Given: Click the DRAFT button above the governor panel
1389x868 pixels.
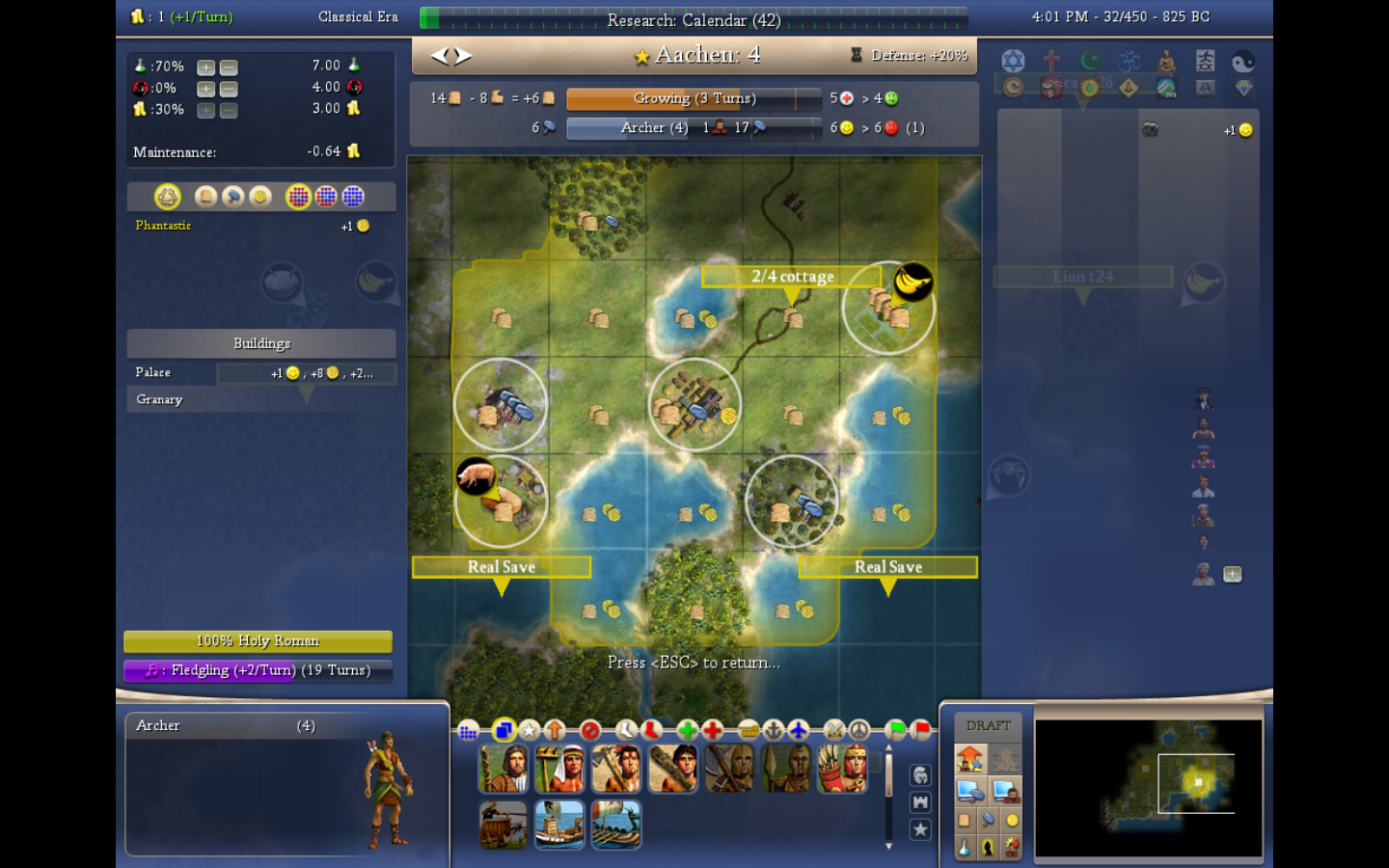Looking at the screenshot, I should (x=988, y=724).
